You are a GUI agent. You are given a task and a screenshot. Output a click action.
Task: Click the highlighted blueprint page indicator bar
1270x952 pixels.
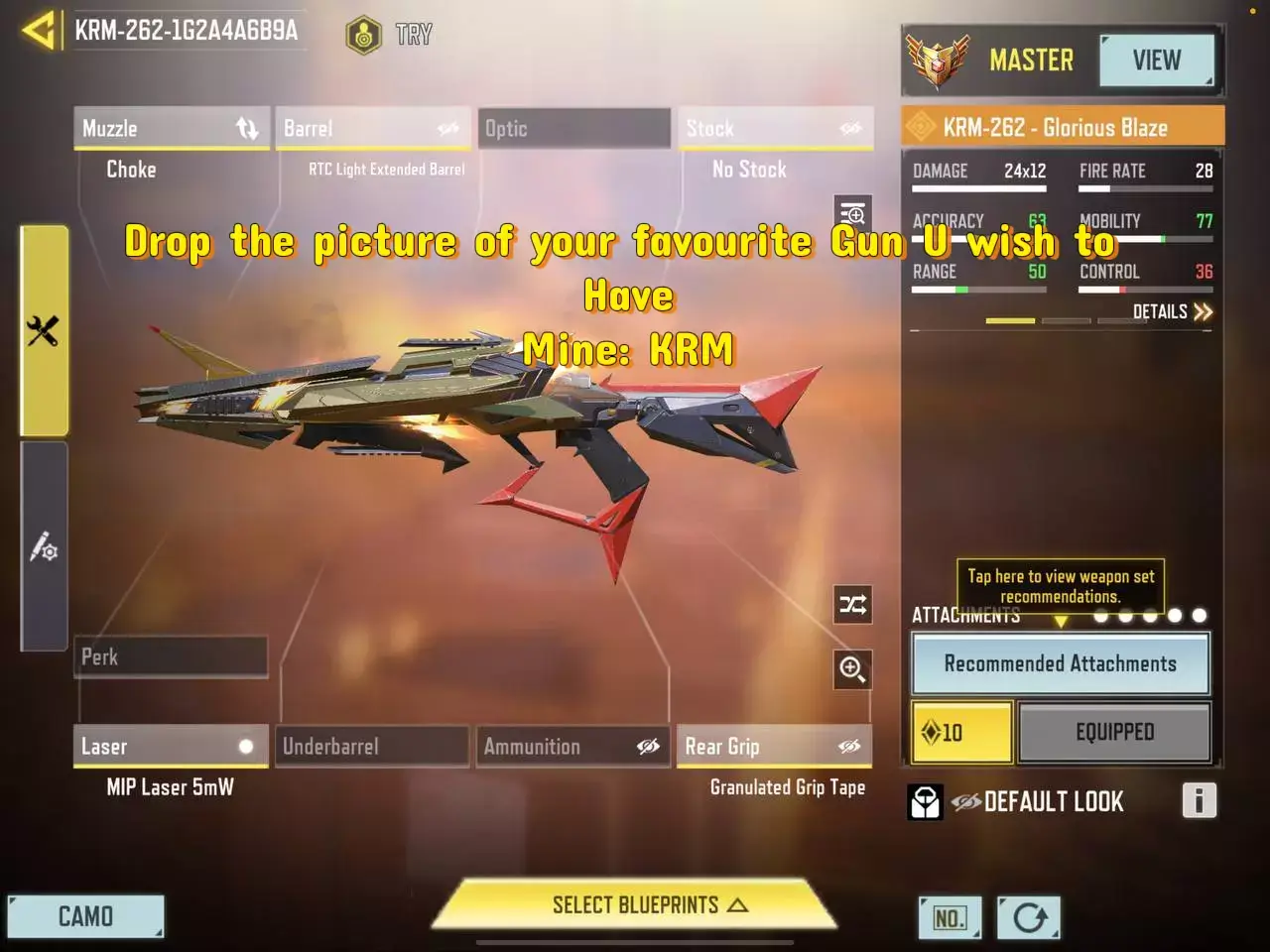pyautogui.click(x=1011, y=321)
